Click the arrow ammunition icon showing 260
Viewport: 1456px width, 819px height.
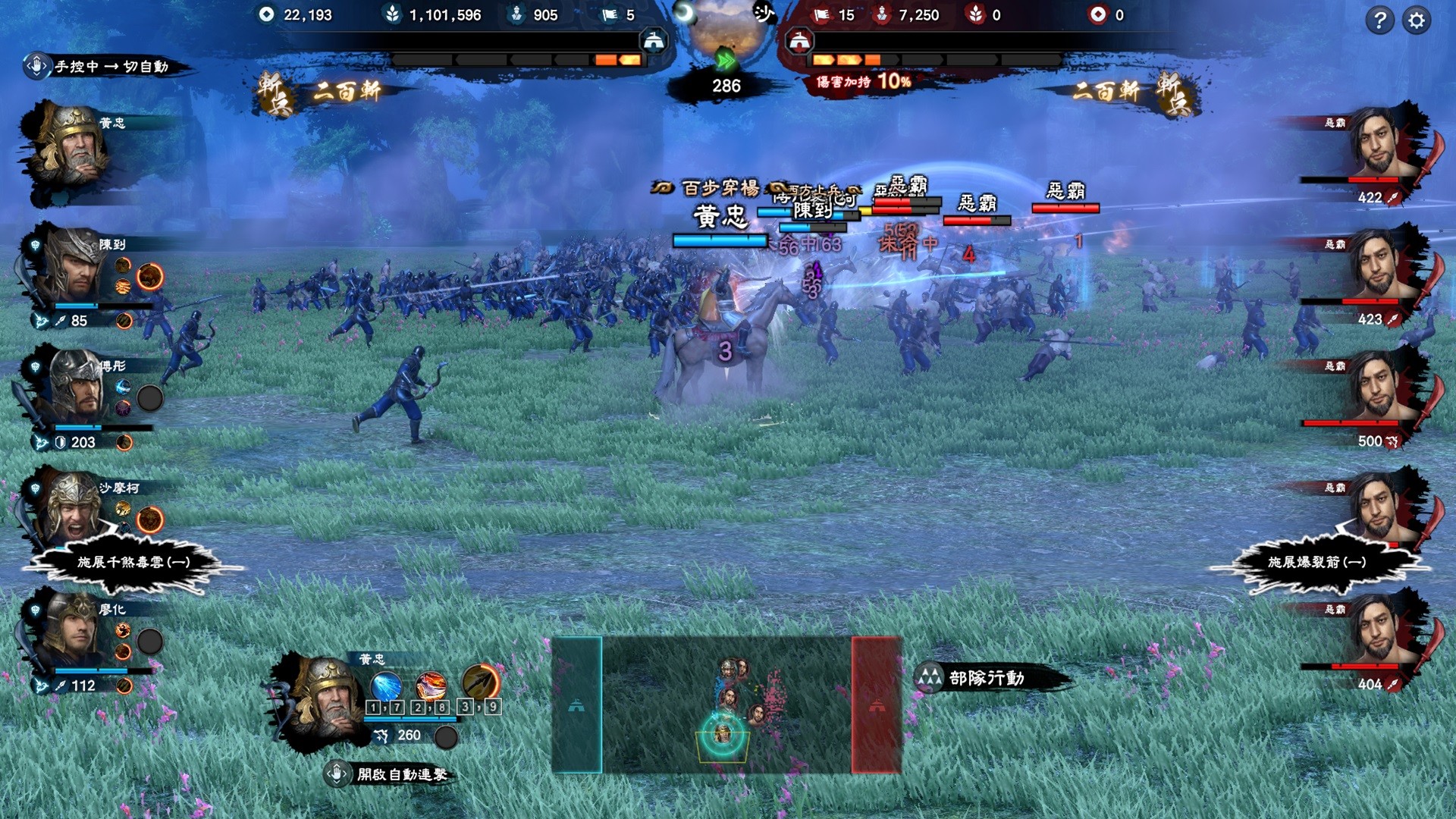click(x=382, y=735)
